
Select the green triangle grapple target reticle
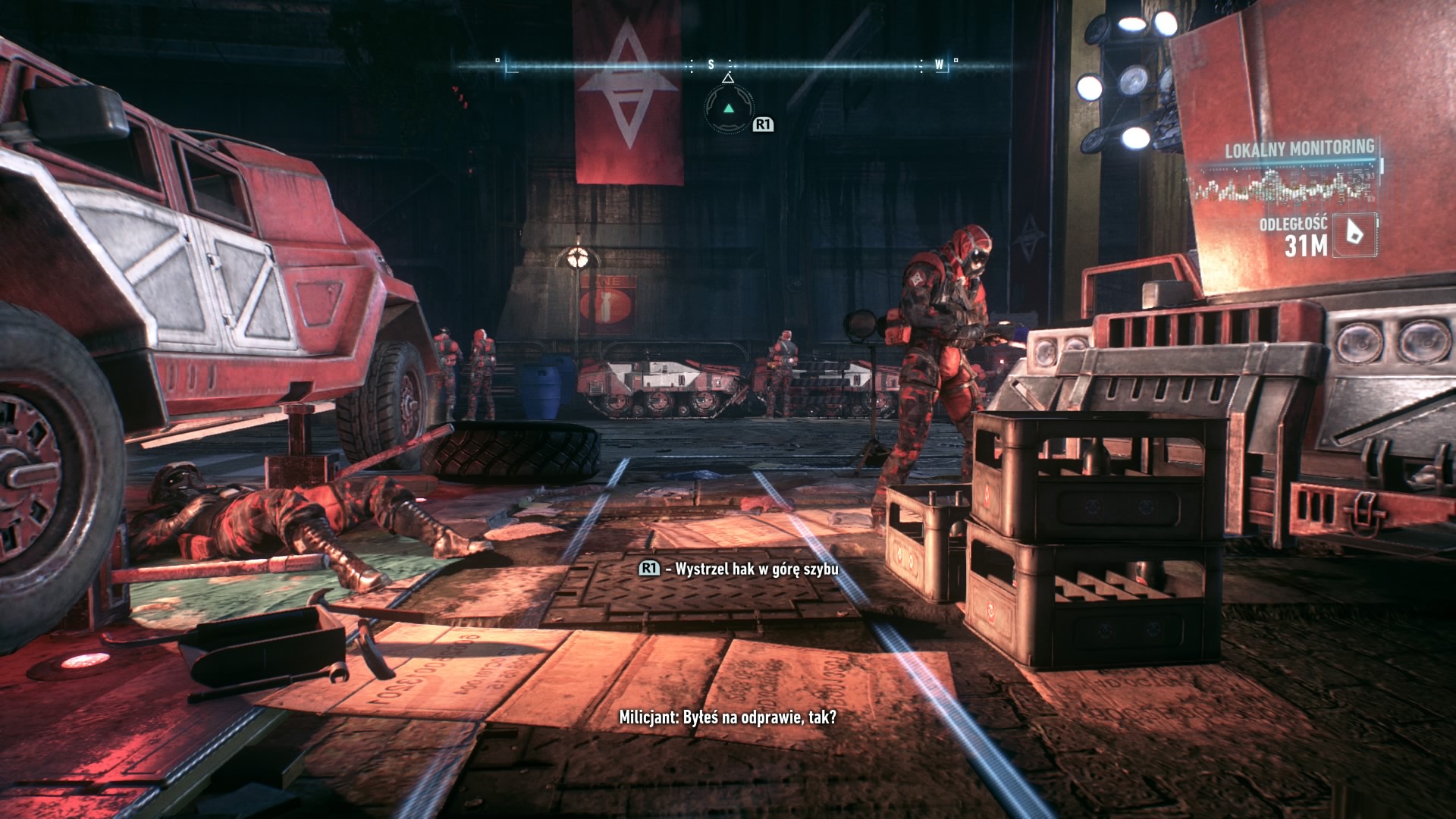(729, 108)
